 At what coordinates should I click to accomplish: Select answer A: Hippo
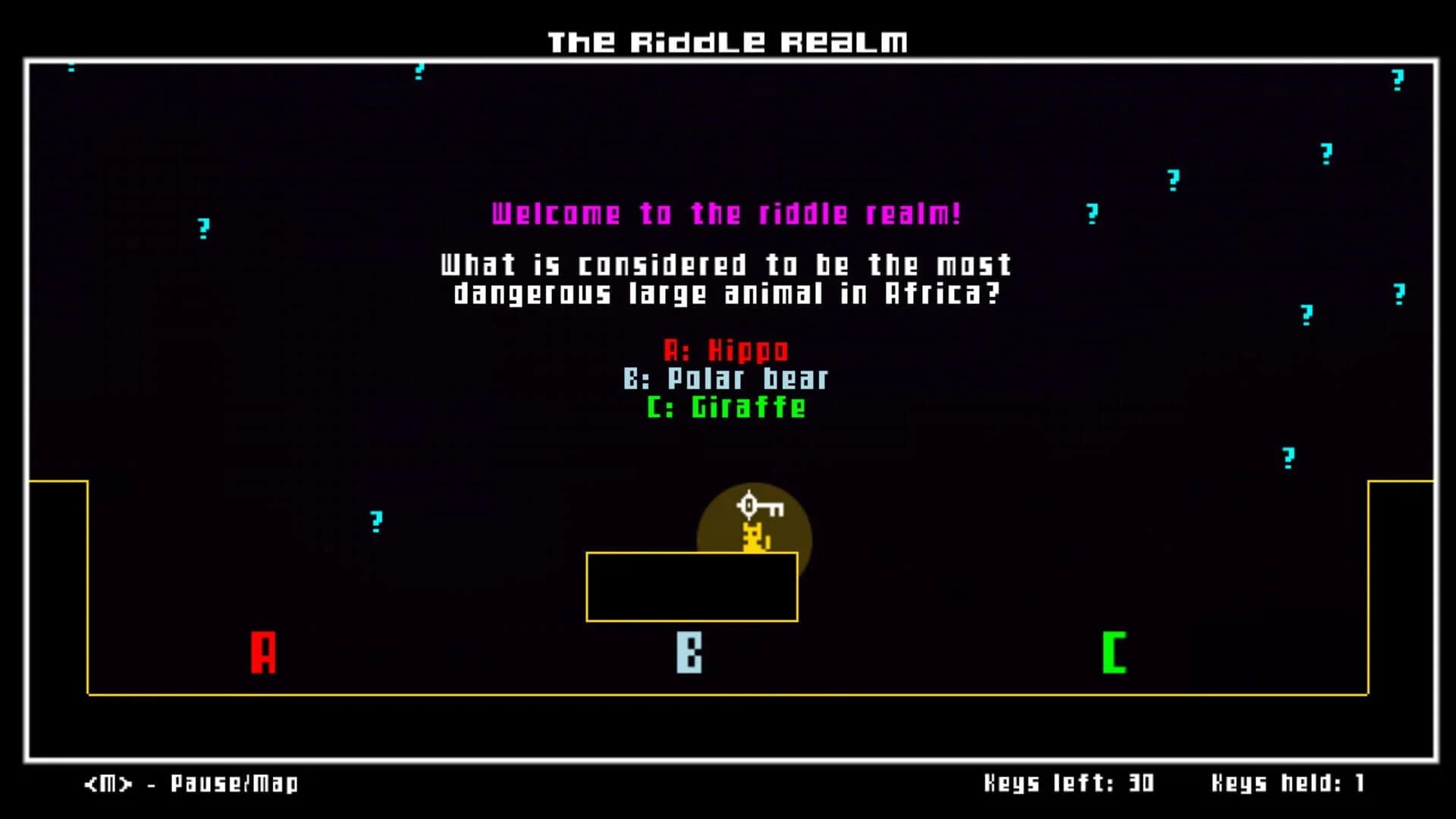[726, 350]
